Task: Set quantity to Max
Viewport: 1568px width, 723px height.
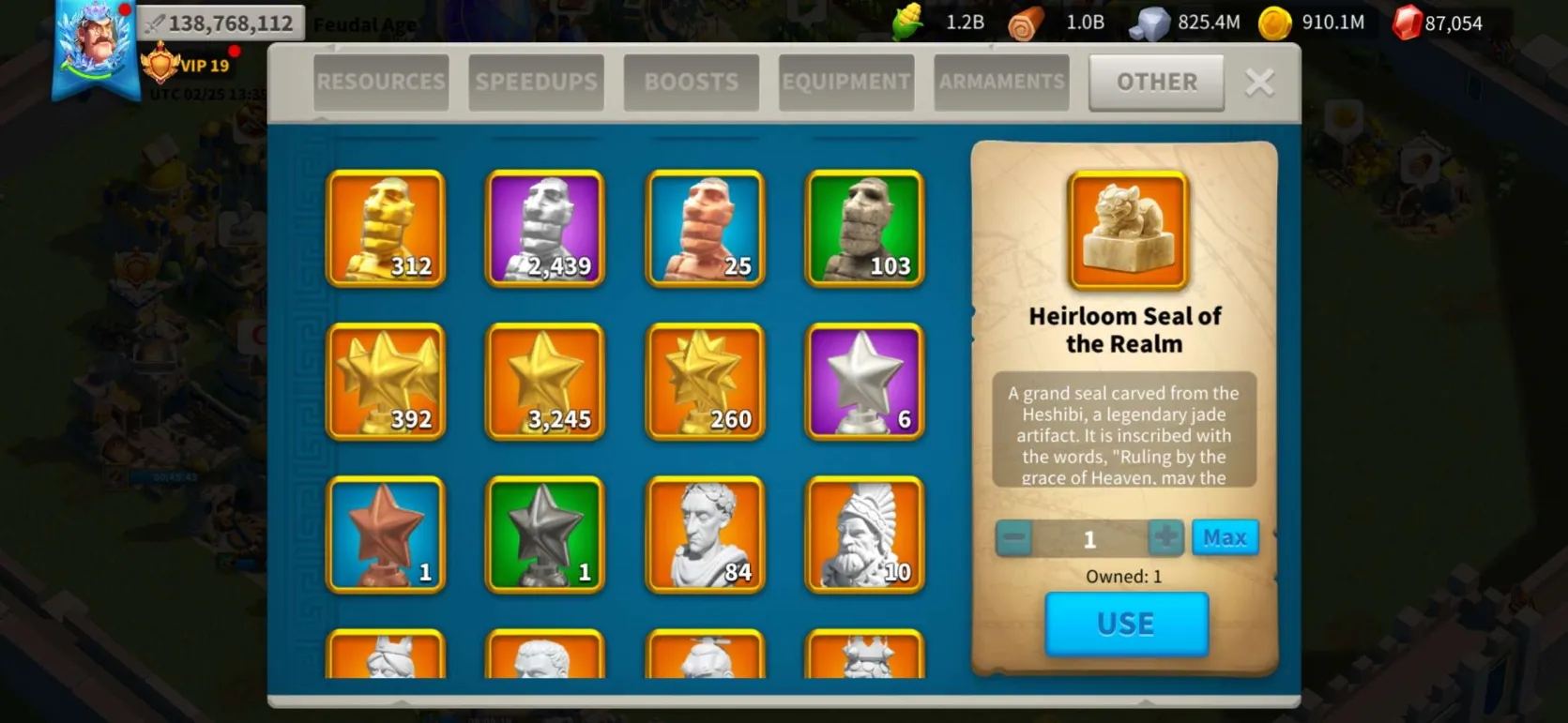Action: click(x=1225, y=537)
